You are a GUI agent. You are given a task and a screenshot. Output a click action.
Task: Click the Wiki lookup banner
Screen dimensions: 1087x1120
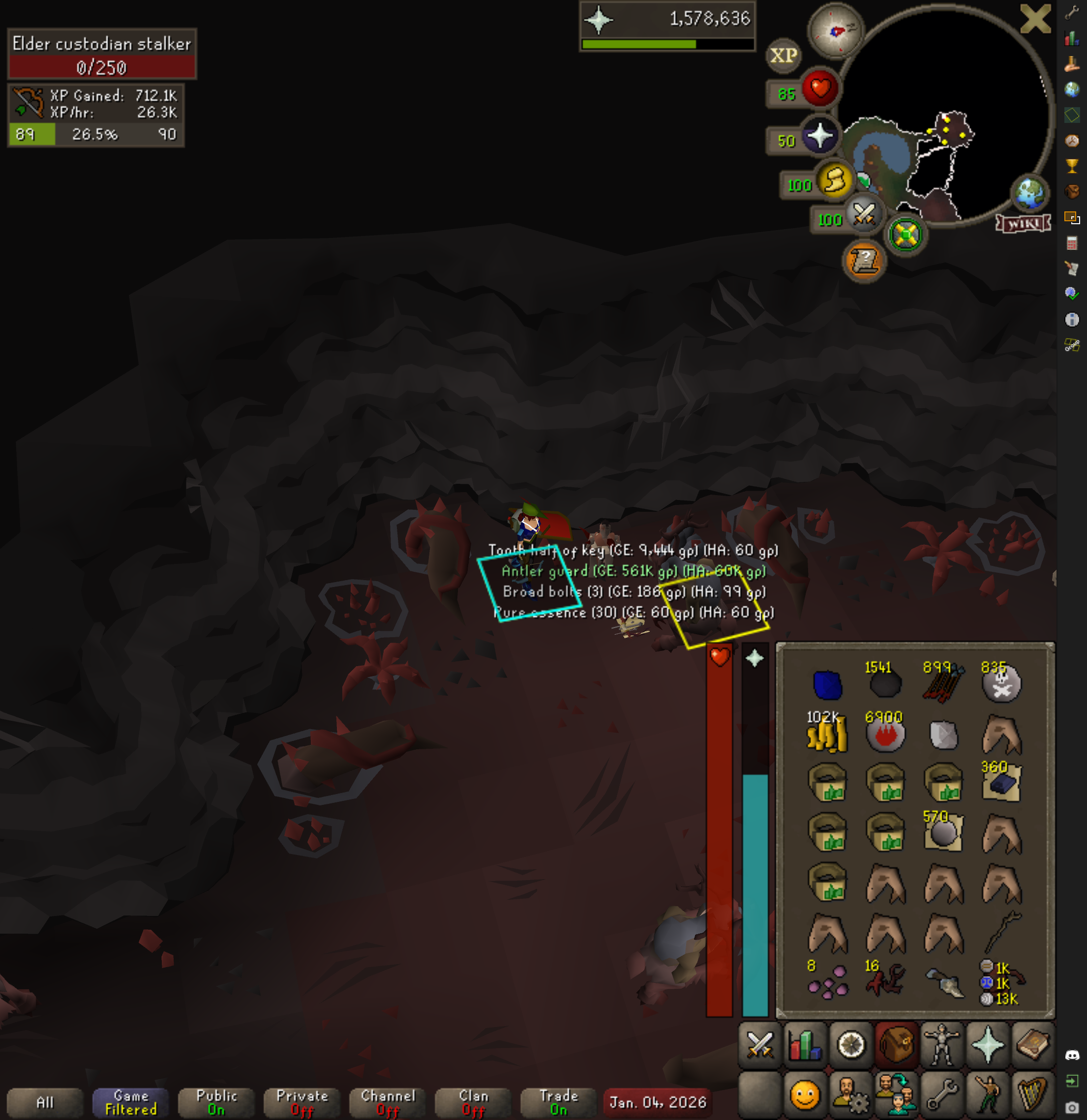point(1023,223)
